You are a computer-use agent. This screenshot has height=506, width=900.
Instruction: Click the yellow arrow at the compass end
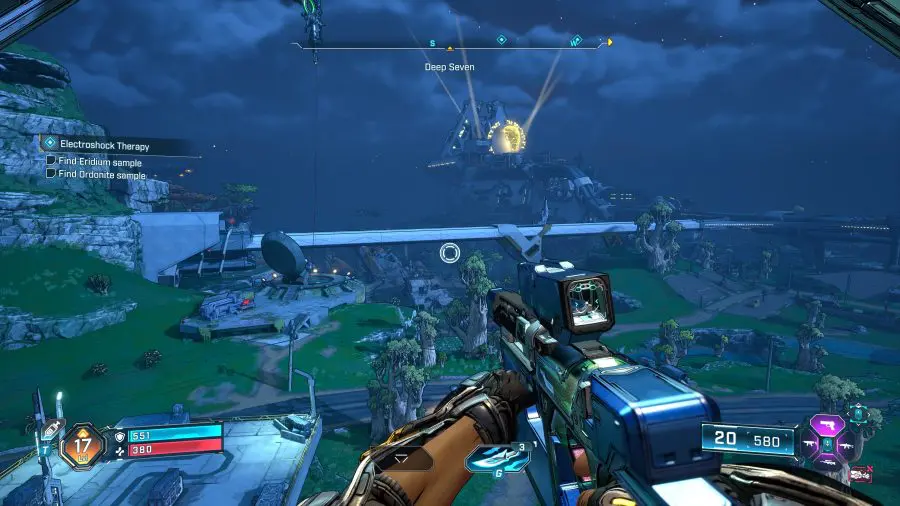pos(609,43)
